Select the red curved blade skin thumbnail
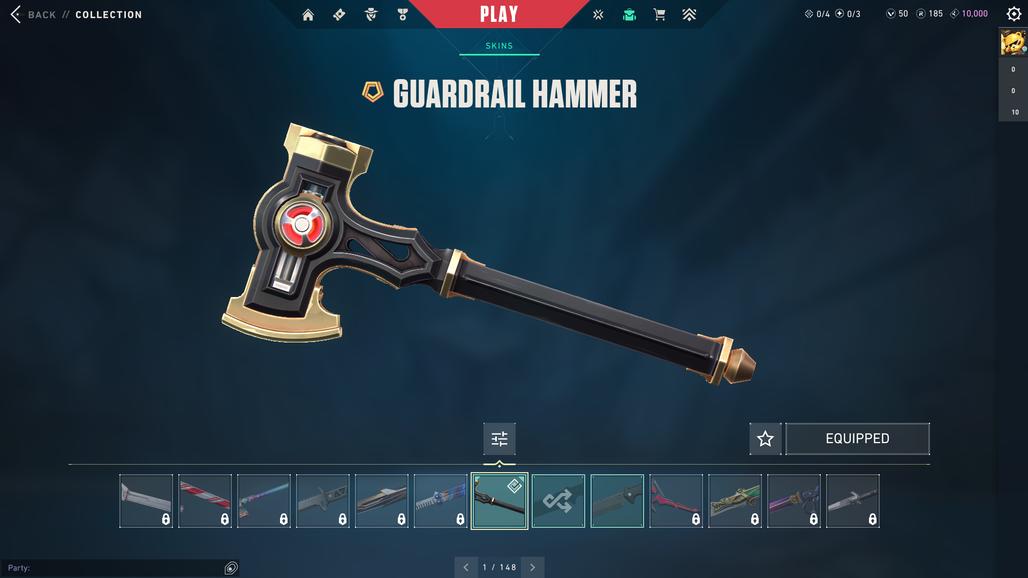Screen dimensions: 1028x578 (x=676, y=501)
